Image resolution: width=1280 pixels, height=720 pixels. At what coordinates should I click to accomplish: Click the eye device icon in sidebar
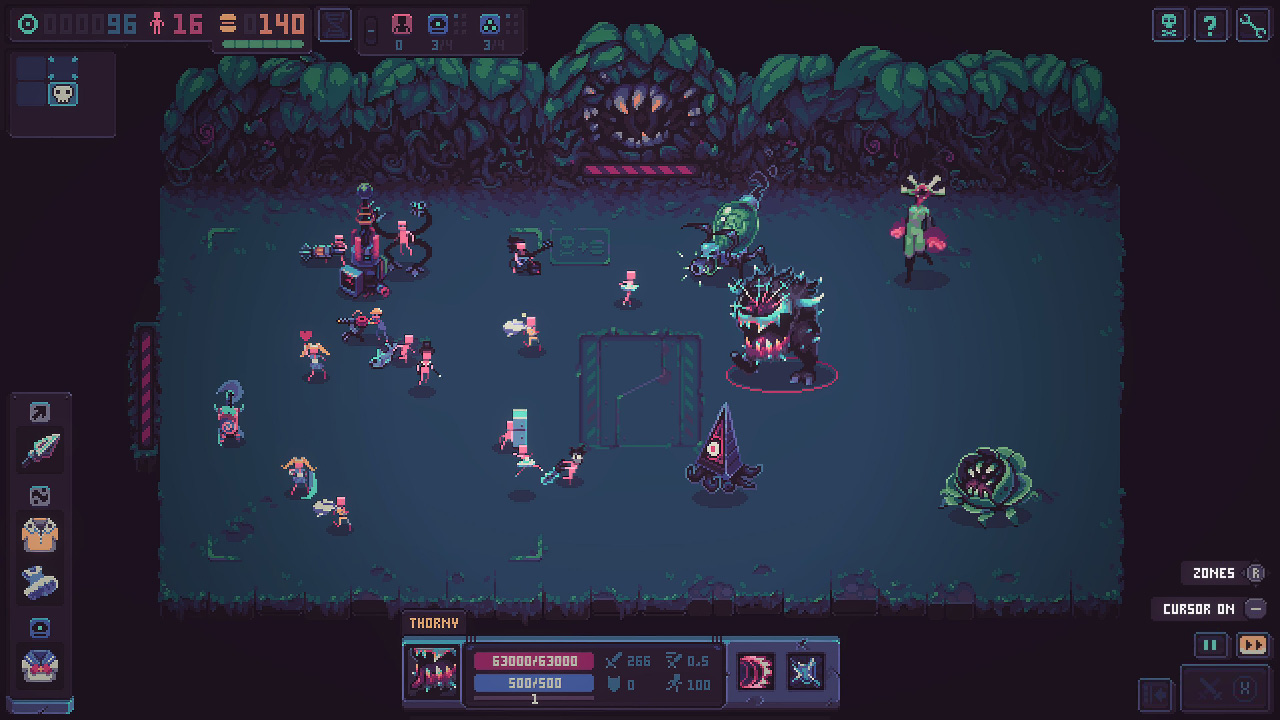coord(39,625)
